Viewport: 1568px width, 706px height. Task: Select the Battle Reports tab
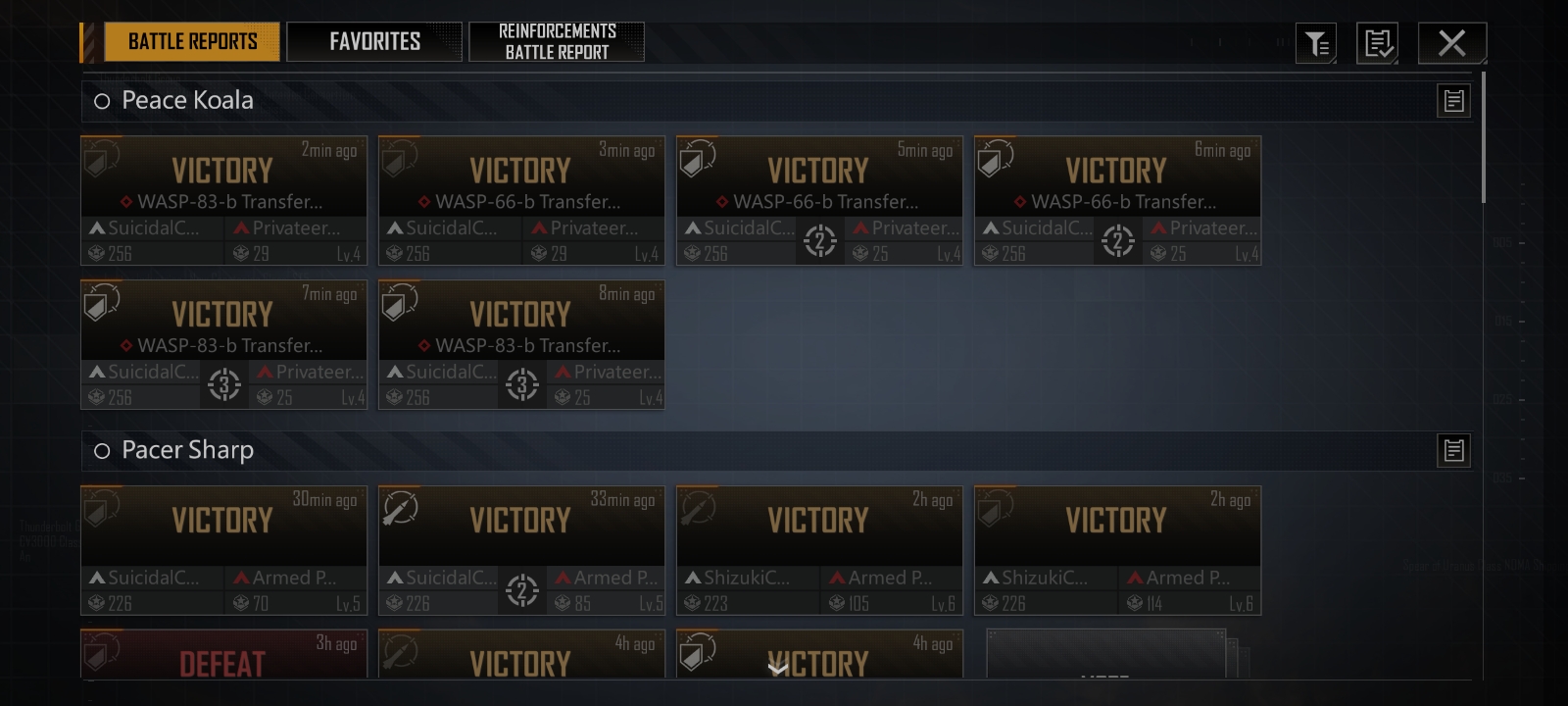point(192,41)
